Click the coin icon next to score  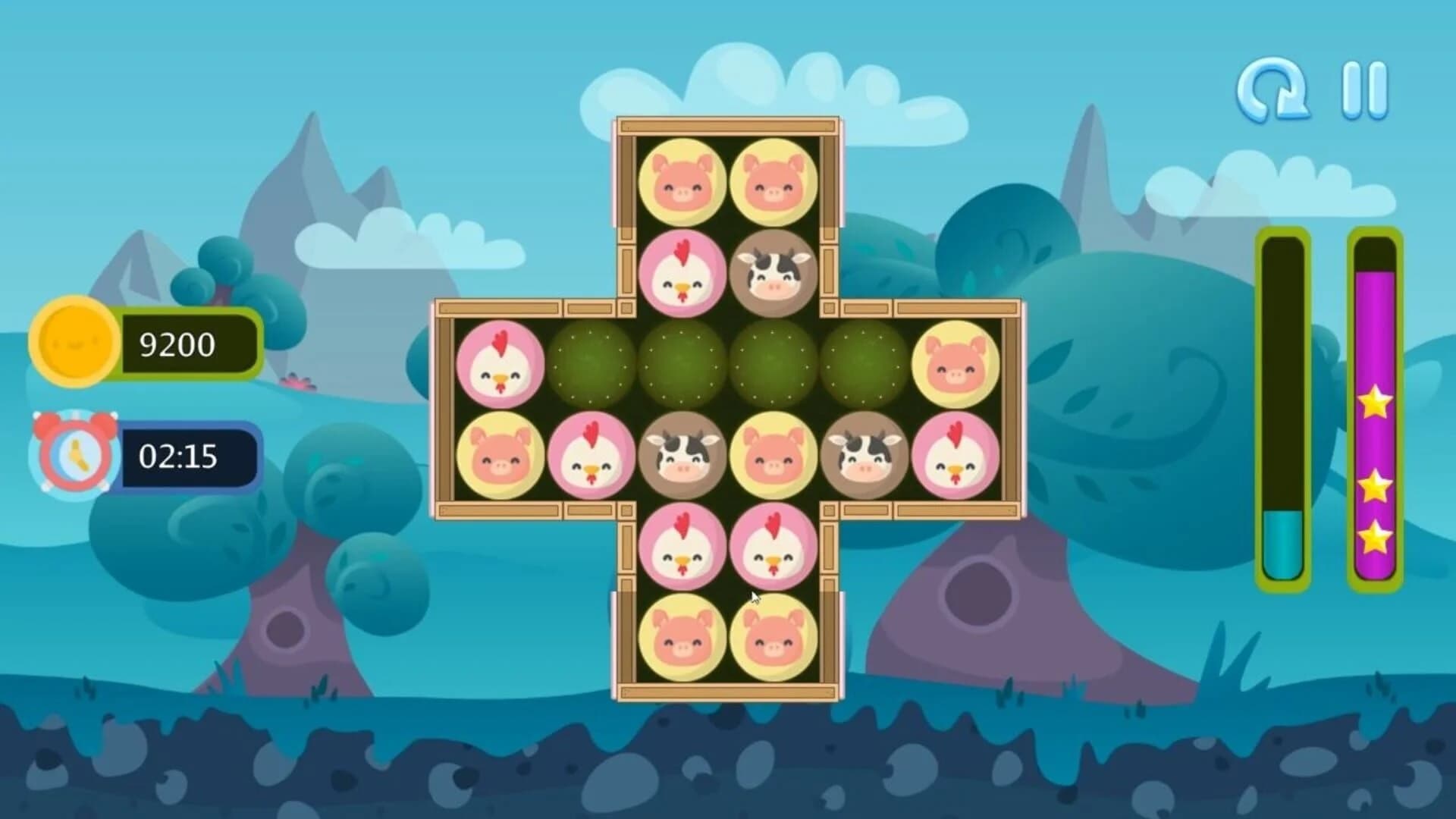pos(72,344)
